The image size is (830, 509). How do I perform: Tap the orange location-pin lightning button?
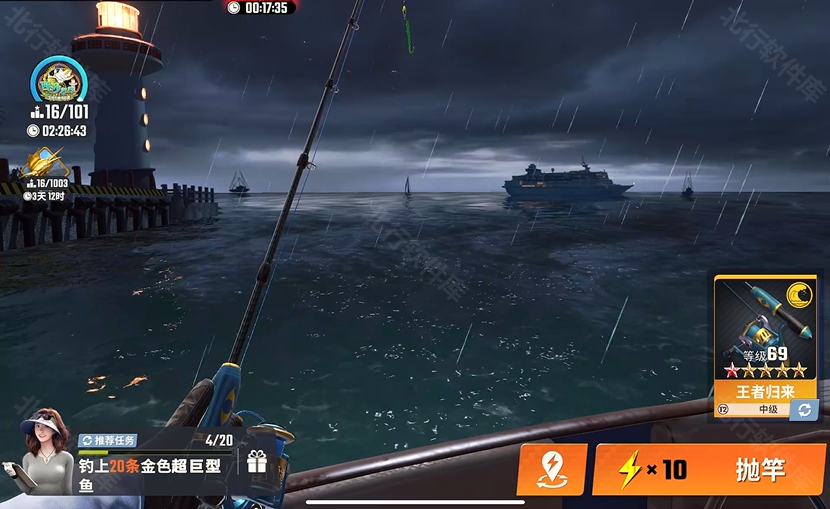click(551, 469)
